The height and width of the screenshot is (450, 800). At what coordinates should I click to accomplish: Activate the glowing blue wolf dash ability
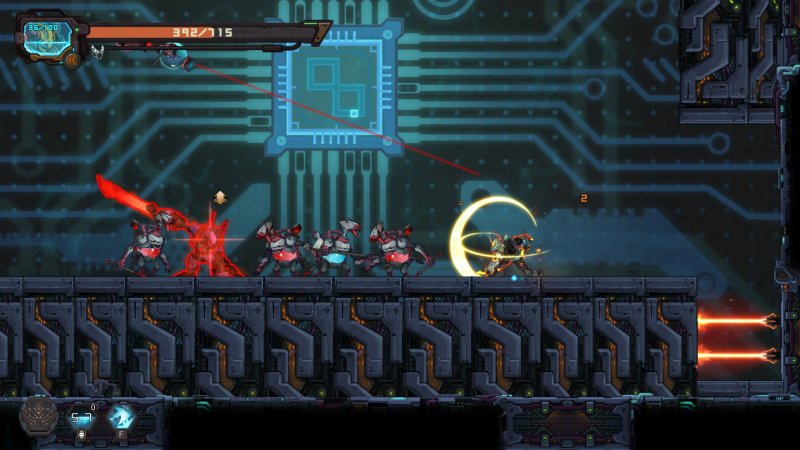pyautogui.click(x=122, y=417)
